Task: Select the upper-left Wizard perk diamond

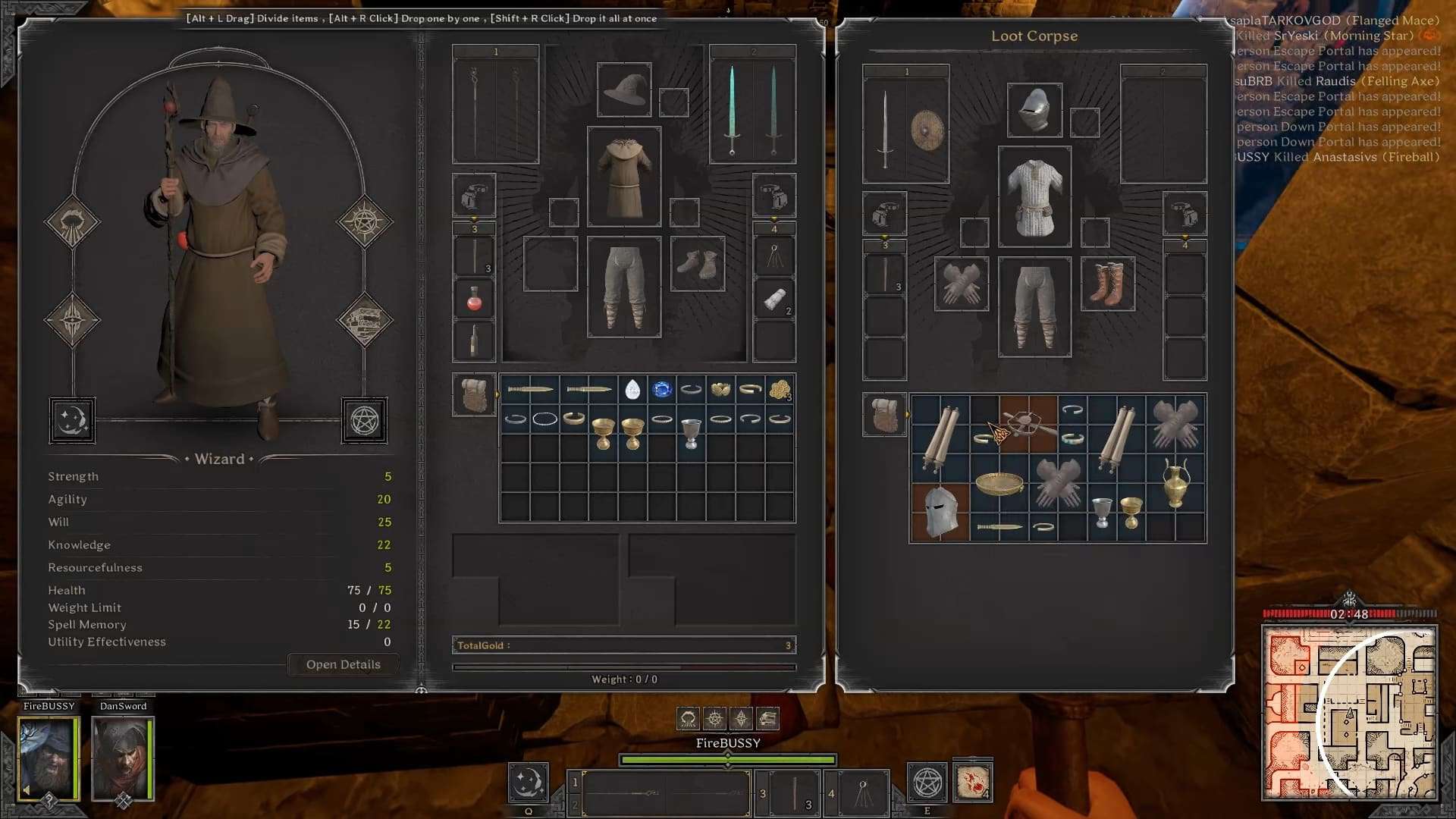Action: [73, 221]
